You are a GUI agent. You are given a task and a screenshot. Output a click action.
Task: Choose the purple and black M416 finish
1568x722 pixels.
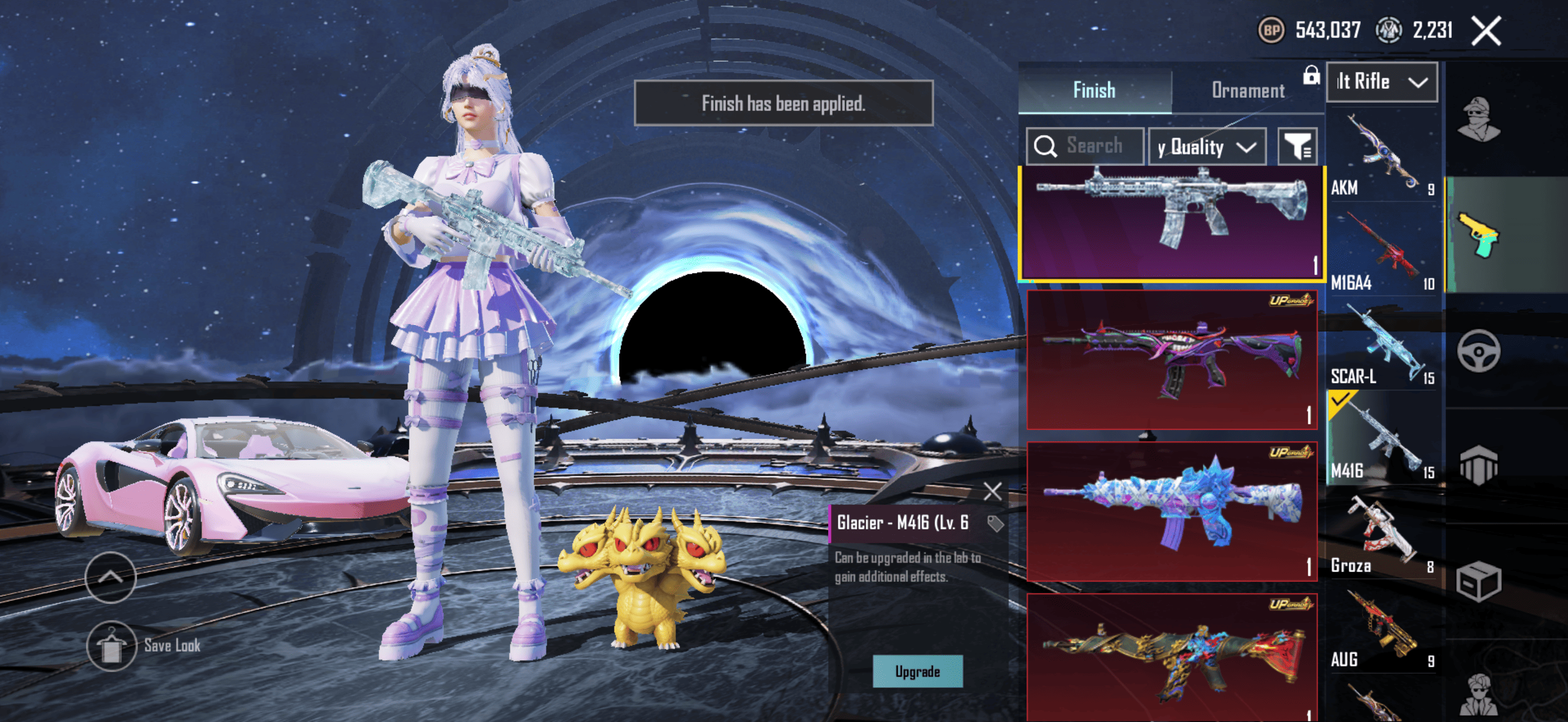[x=1171, y=359]
